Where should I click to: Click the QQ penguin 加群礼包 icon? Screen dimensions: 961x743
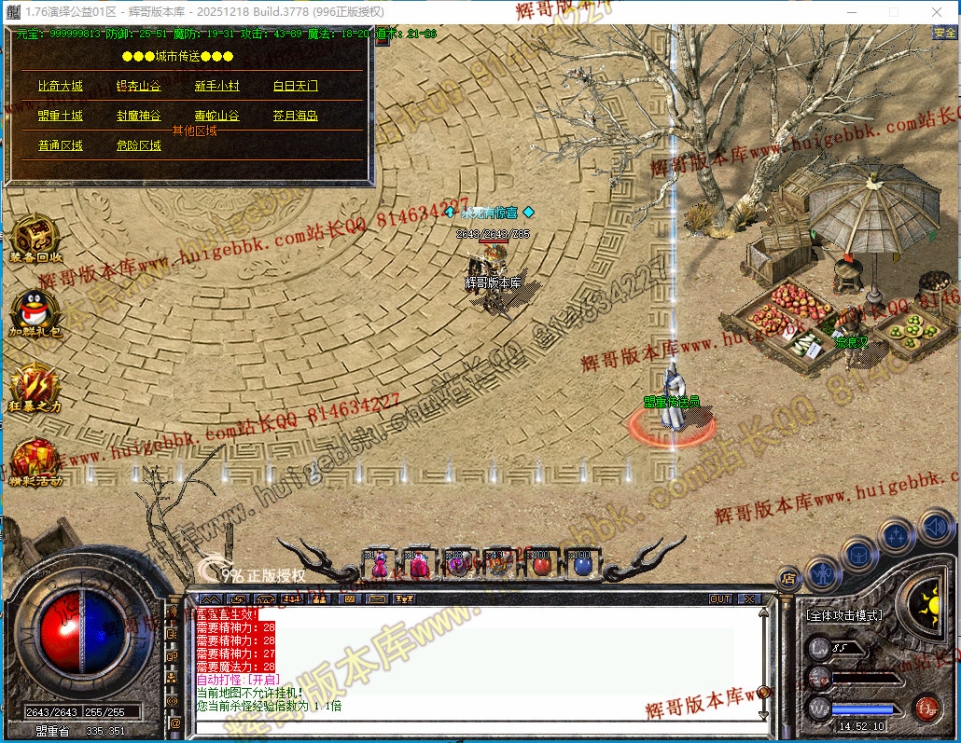[35, 311]
